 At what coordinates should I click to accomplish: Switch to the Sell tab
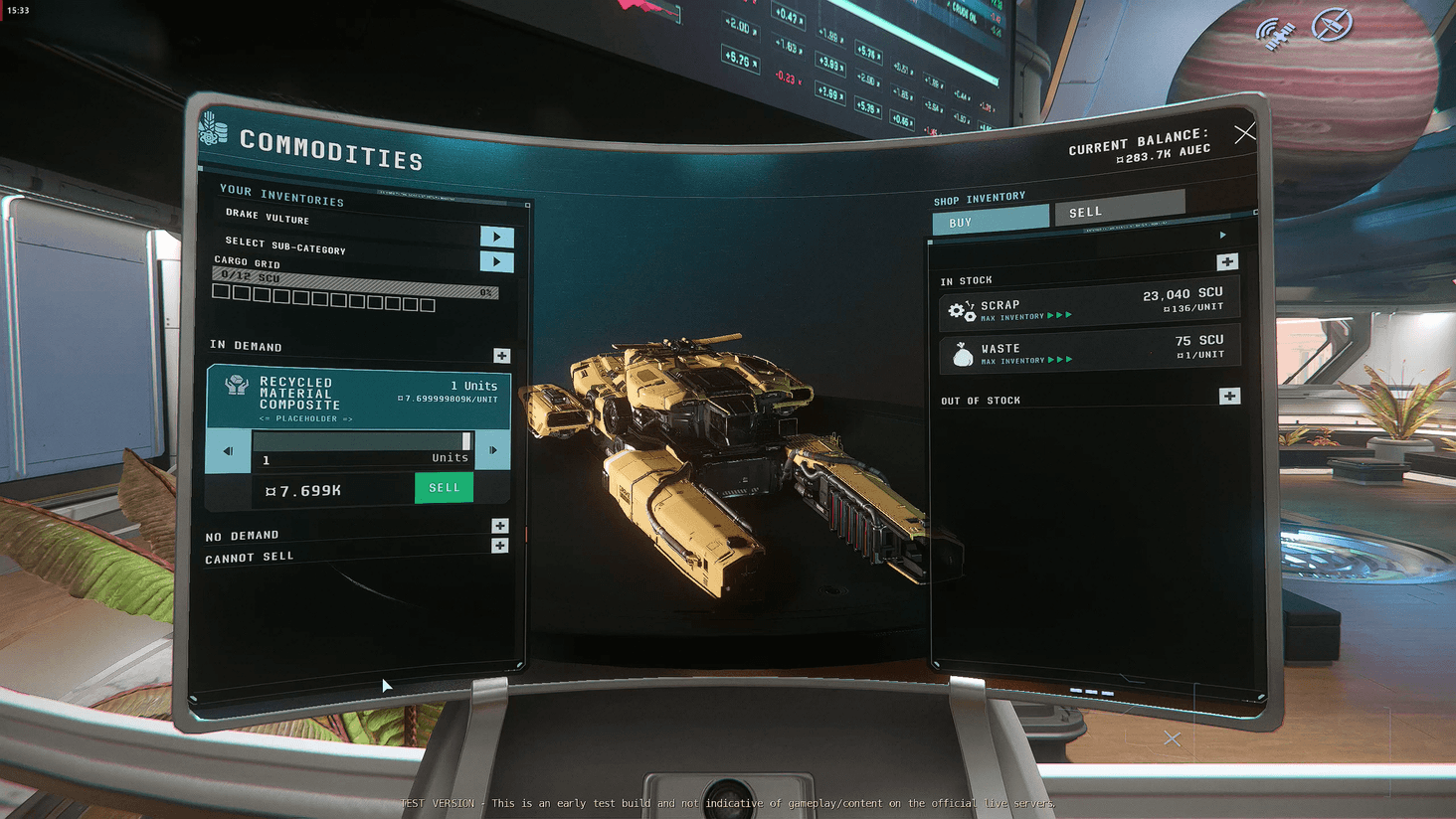click(x=1119, y=210)
